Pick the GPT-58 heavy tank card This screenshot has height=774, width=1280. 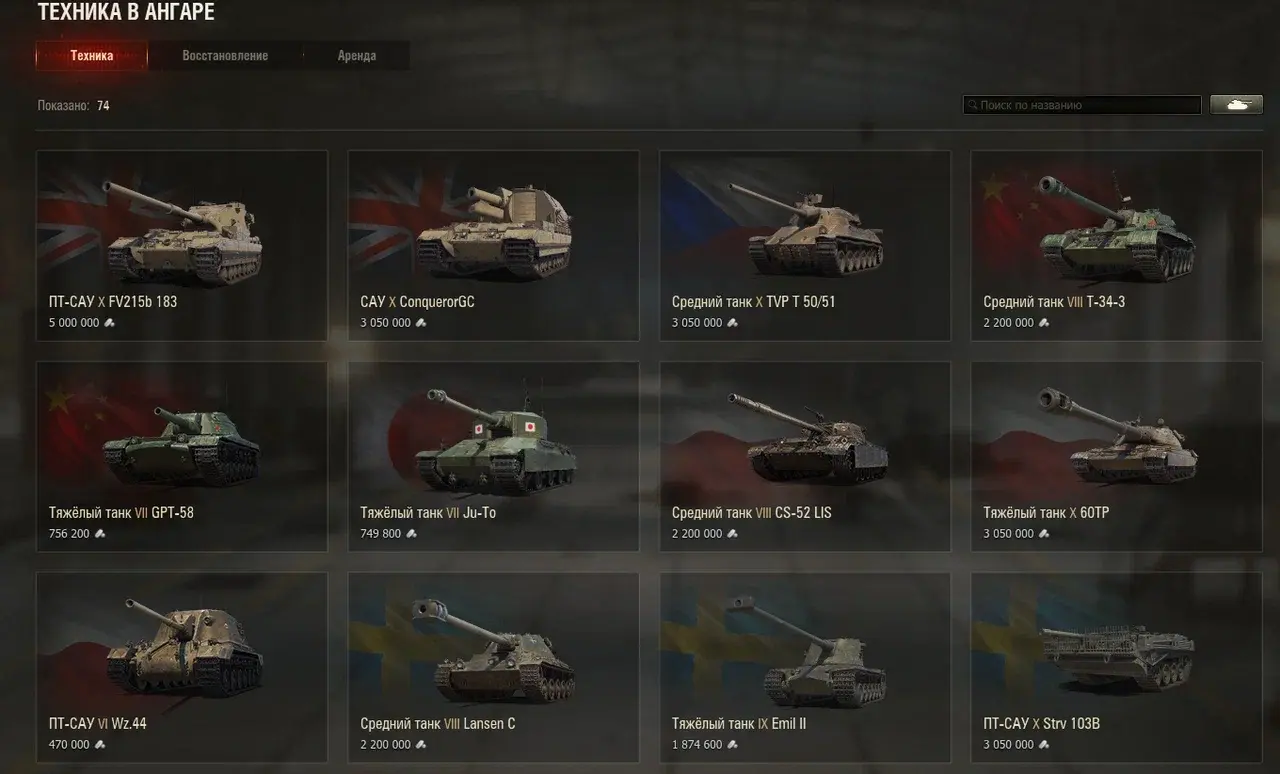click(182, 456)
